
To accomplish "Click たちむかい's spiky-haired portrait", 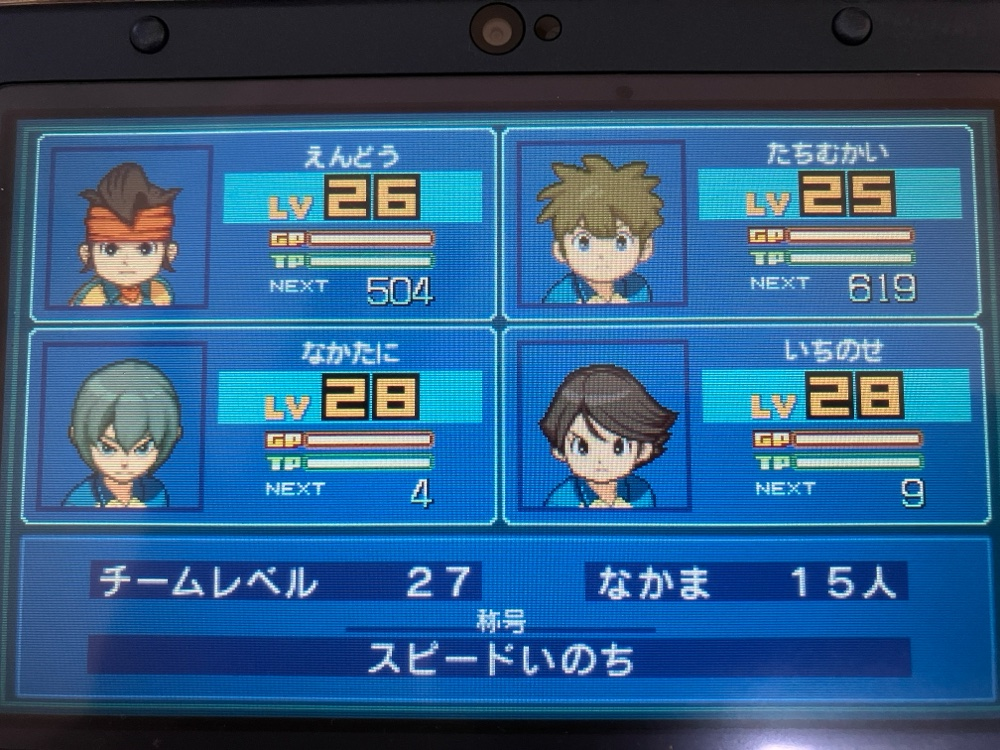I will tap(599, 227).
